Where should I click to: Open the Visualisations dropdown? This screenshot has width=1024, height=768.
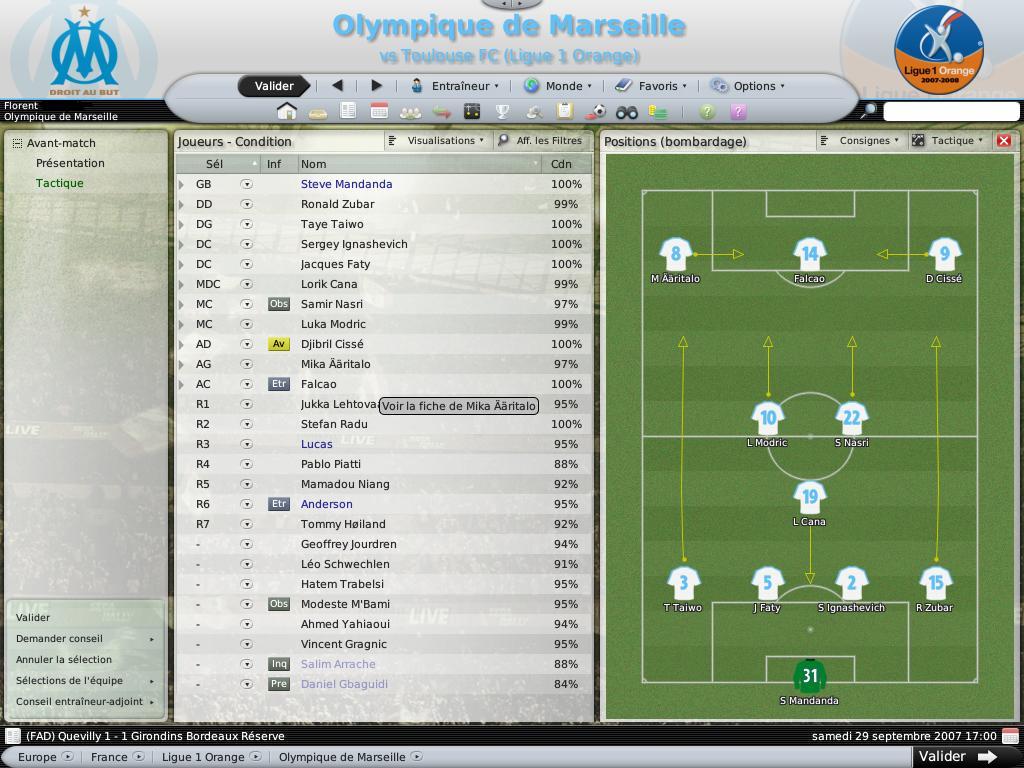pos(439,141)
